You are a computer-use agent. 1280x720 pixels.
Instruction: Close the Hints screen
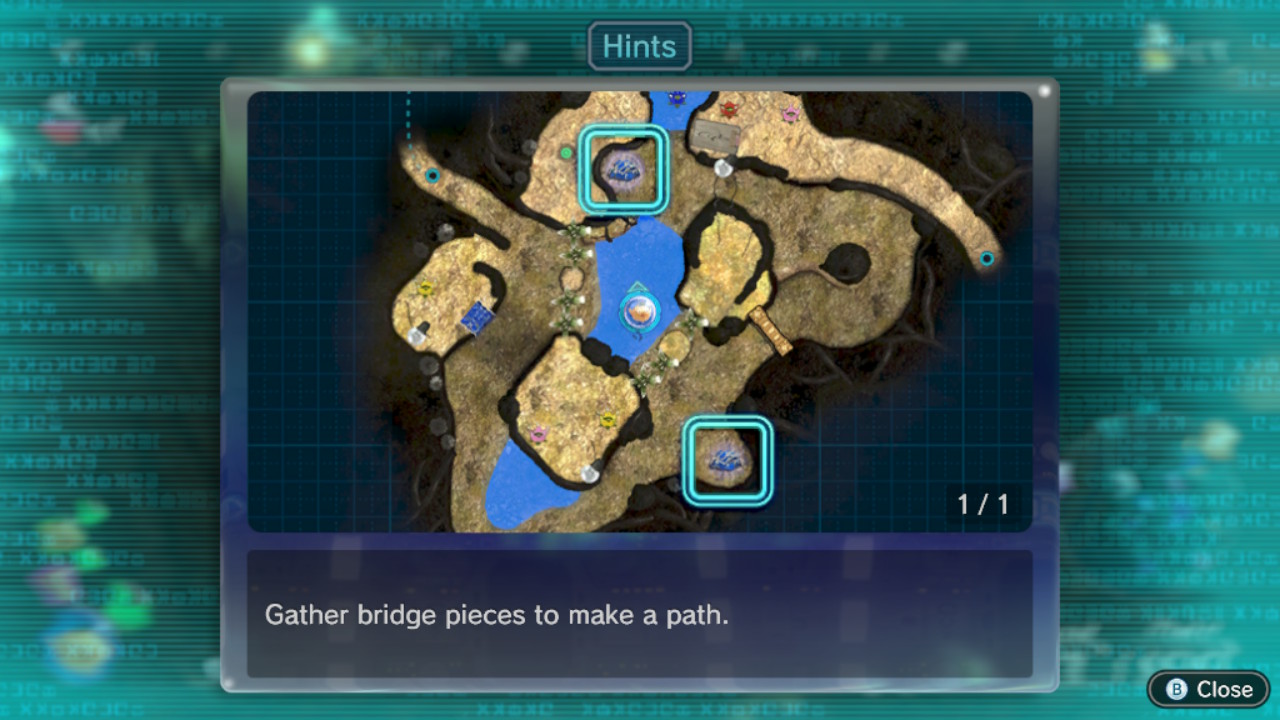click(x=1209, y=689)
